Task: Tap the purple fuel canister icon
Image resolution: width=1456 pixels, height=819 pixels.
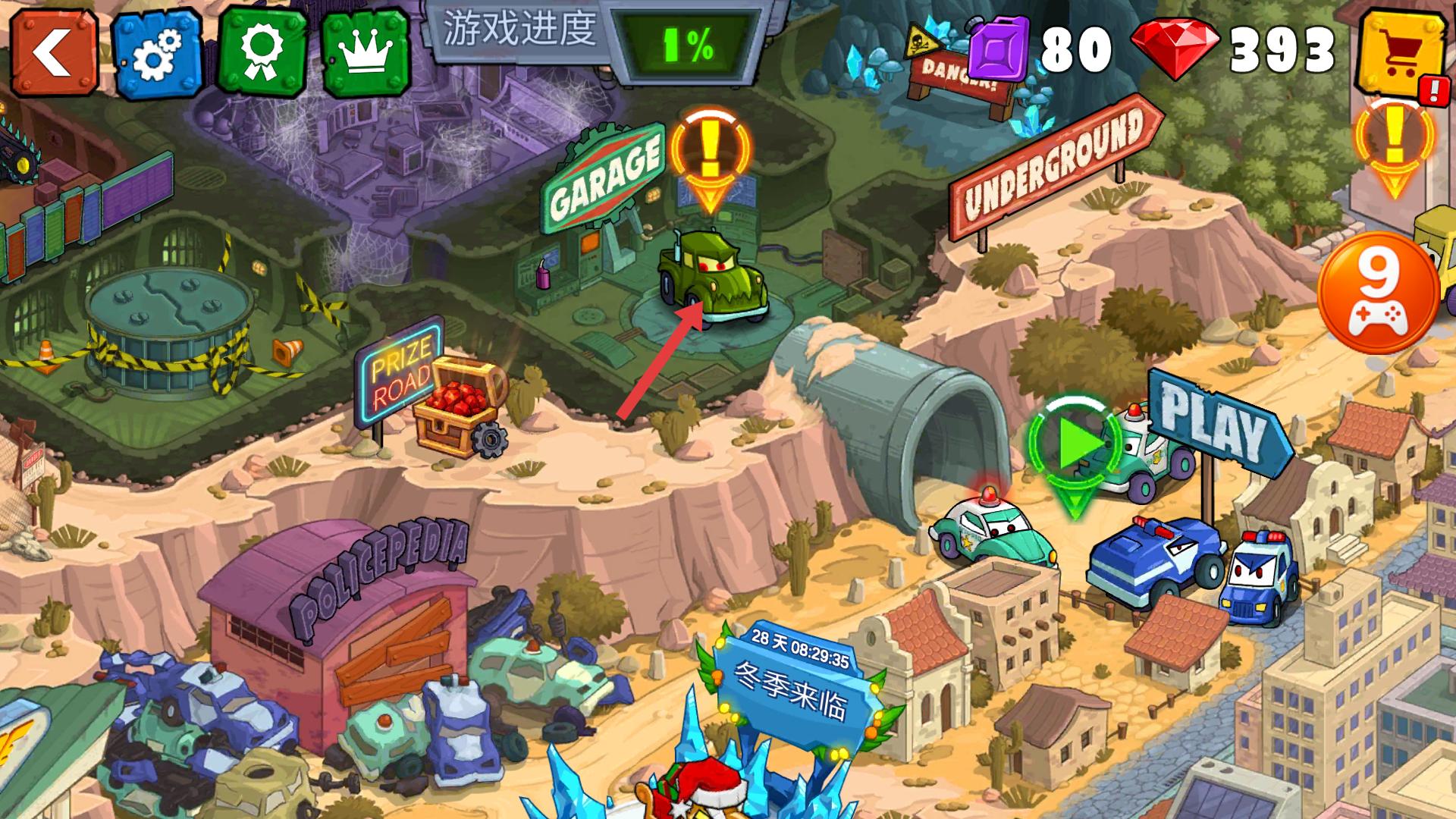Action: tap(998, 50)
